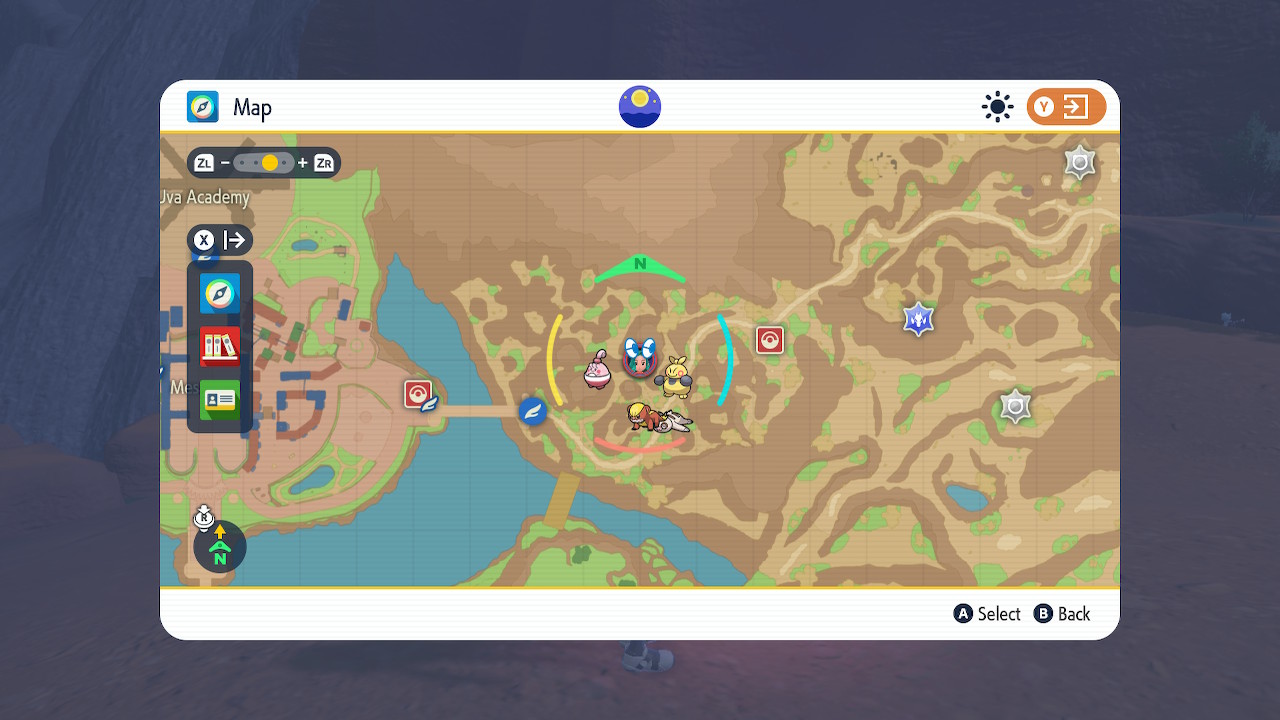The width and height of the screenshot is (1280, 720).
Task: Zoom out with the minus sign
Action: tap(226, 163)
